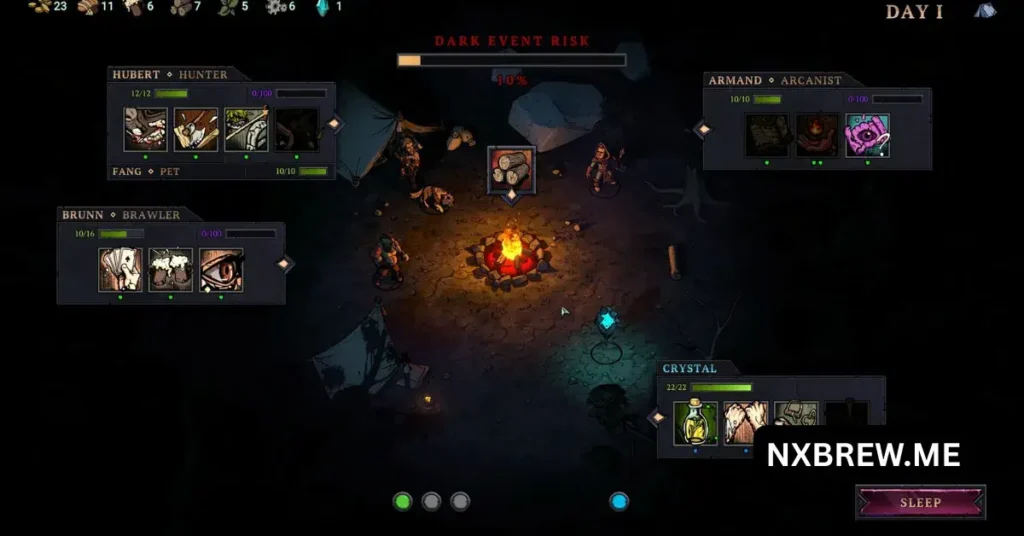Activate Hubert's green-haired archer skill

[x=246, y=129]
